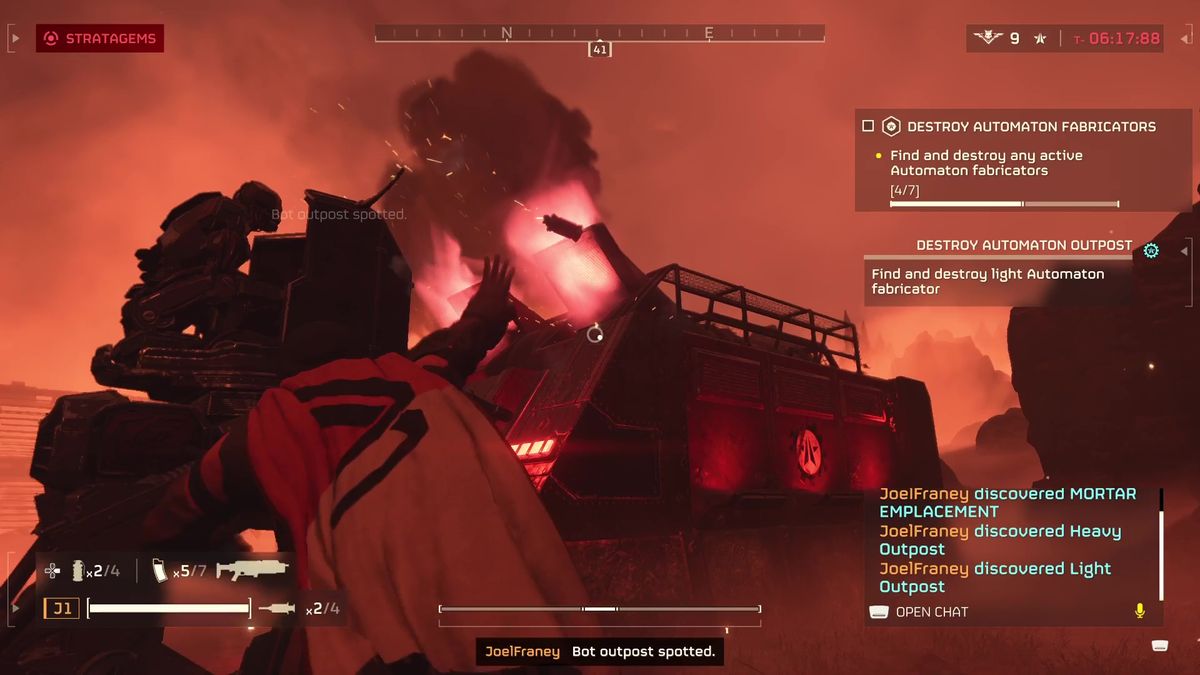Select the stim syringe icon
1200x675 pixels.
(x=277, y=608)
